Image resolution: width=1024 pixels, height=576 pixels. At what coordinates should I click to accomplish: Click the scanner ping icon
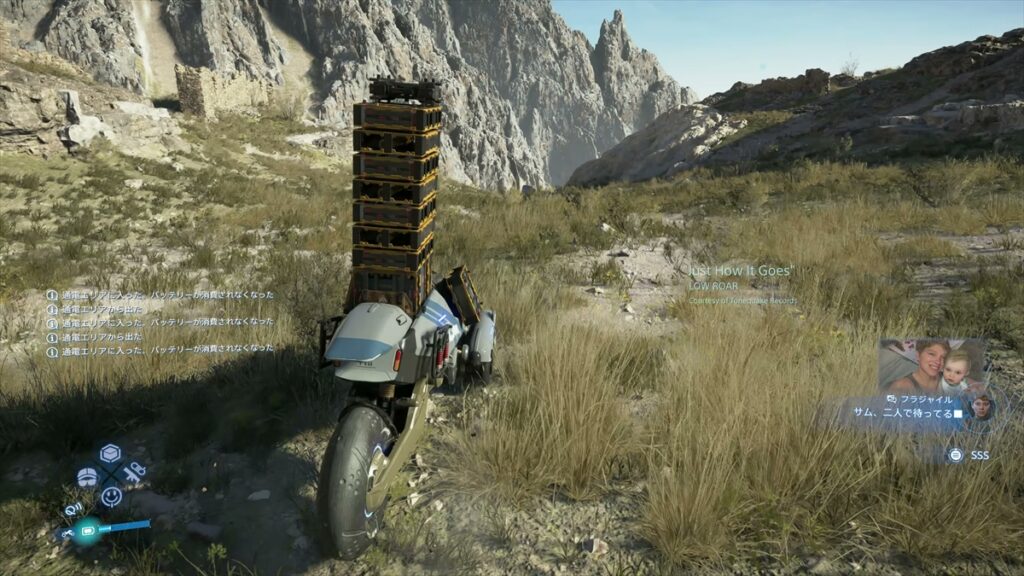(74, 510)
